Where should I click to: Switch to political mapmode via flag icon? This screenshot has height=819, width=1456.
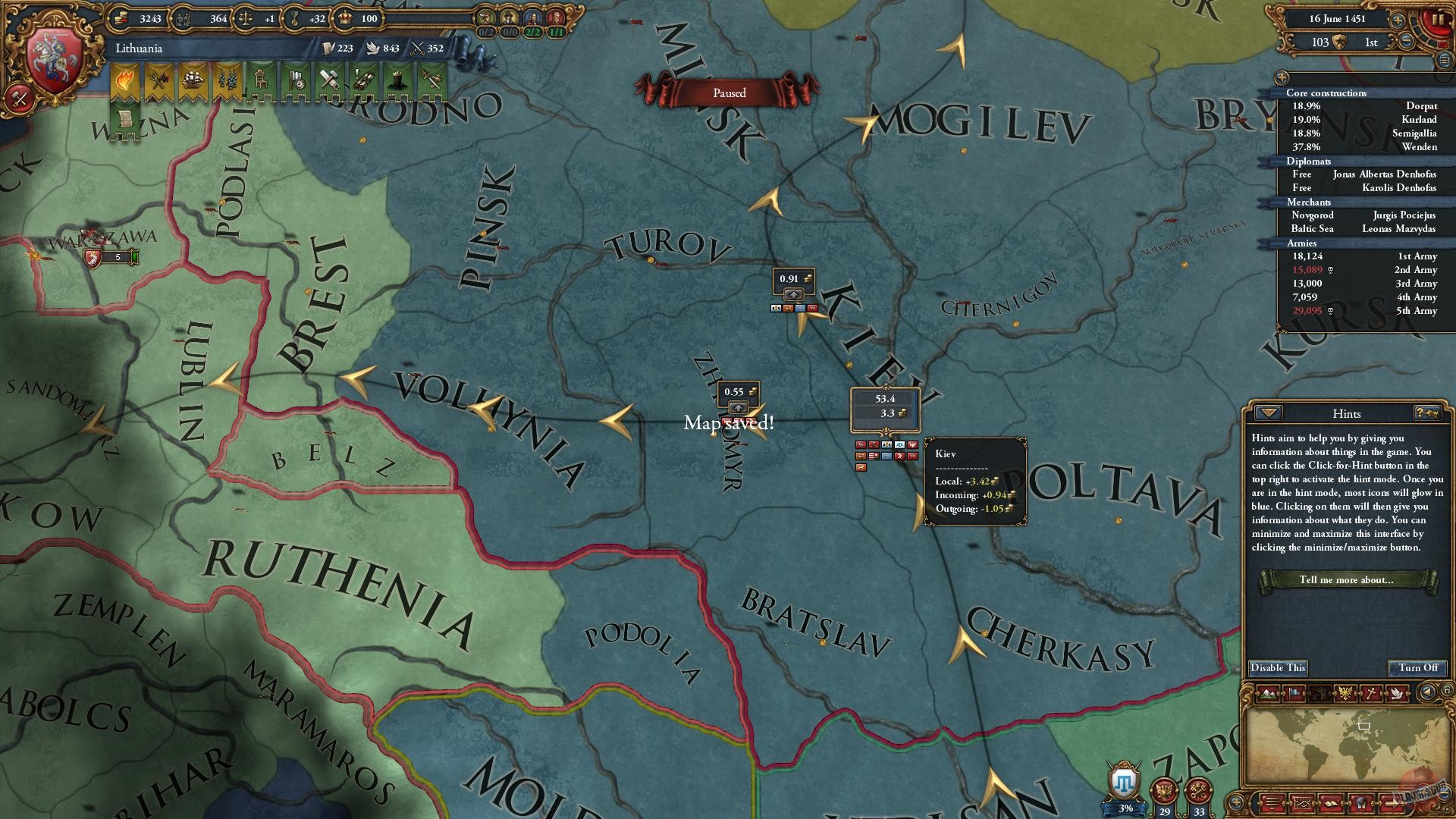[x=1294, y=692]
